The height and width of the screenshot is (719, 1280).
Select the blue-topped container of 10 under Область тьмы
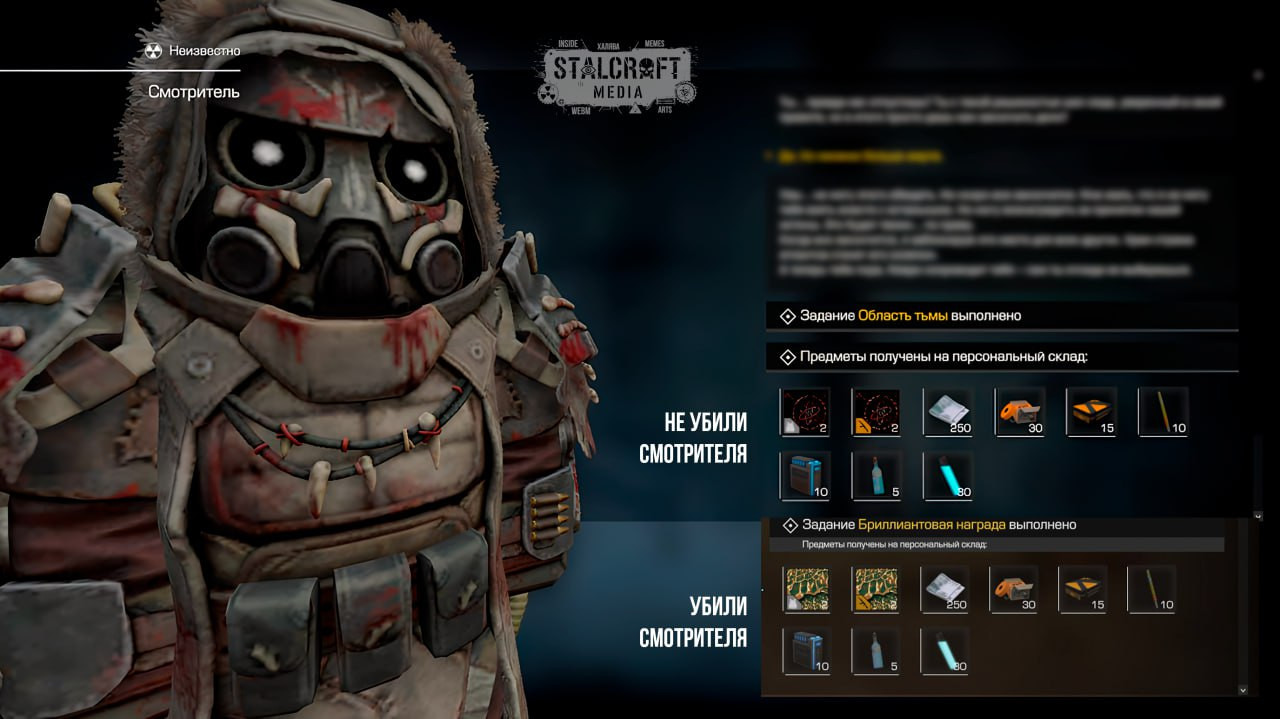(x=805, y=475)
